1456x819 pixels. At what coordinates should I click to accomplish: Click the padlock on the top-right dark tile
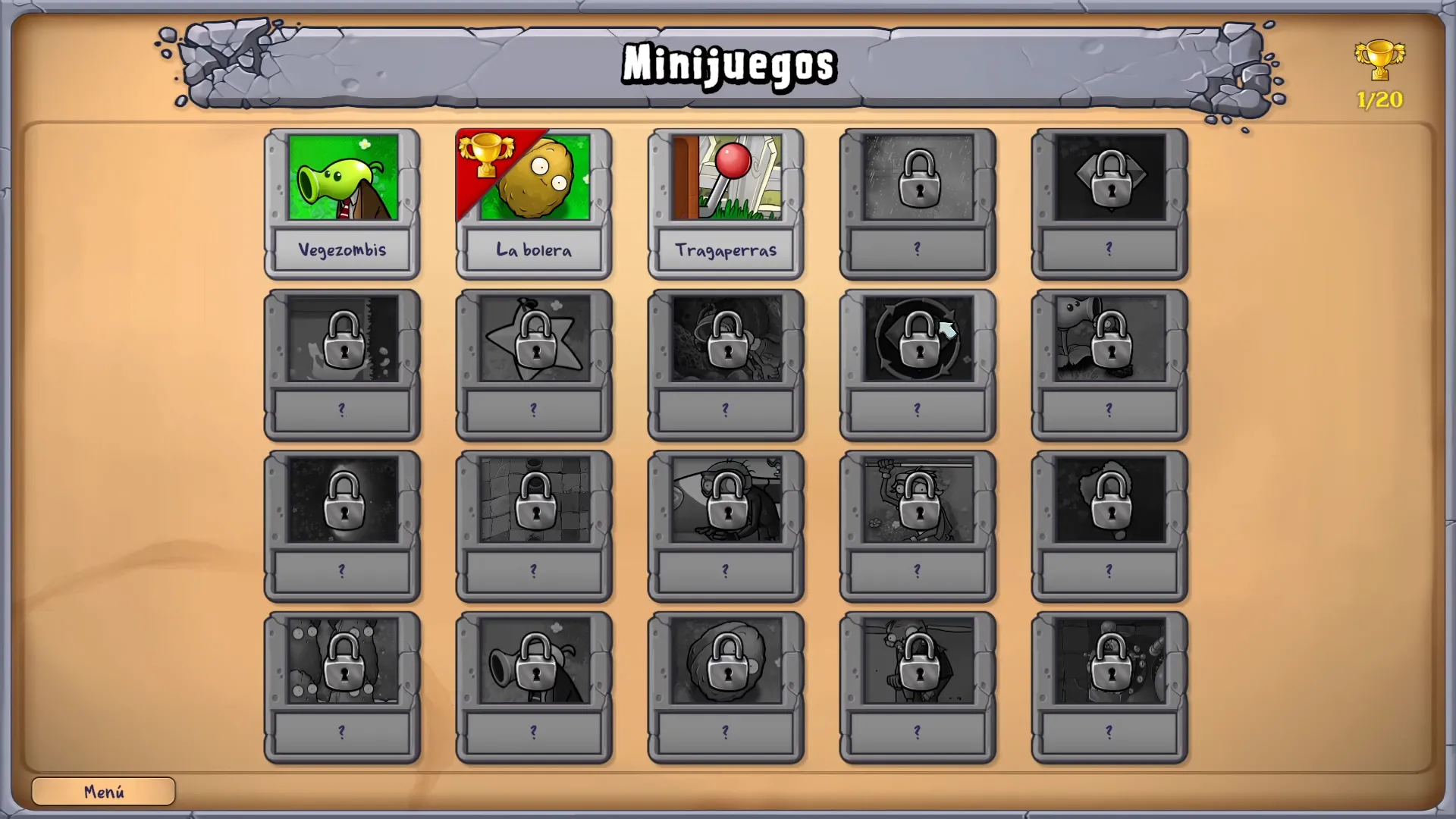click(x=1109, y=177)
